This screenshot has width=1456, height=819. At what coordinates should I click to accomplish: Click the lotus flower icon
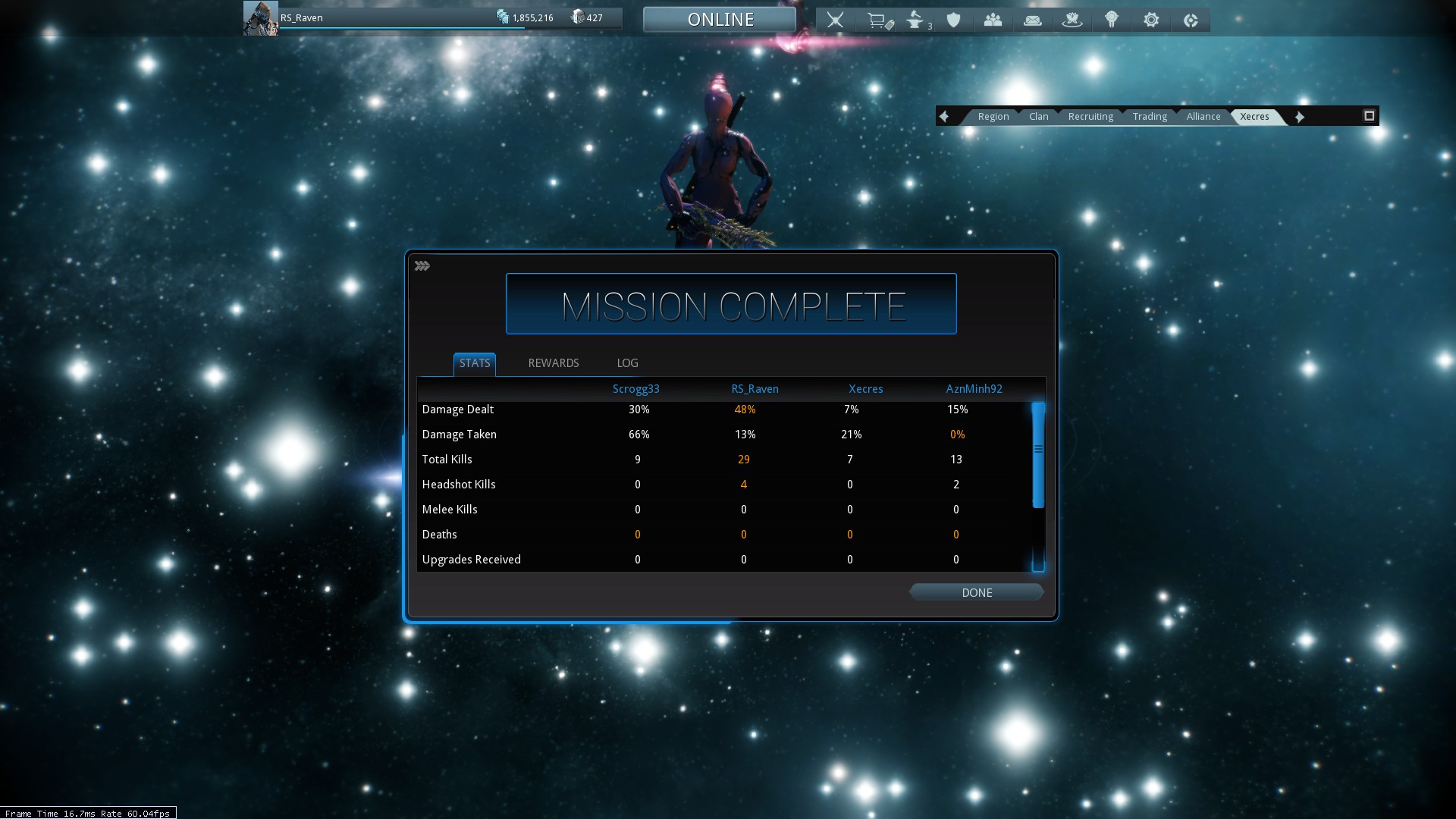tap(1072, 20)
